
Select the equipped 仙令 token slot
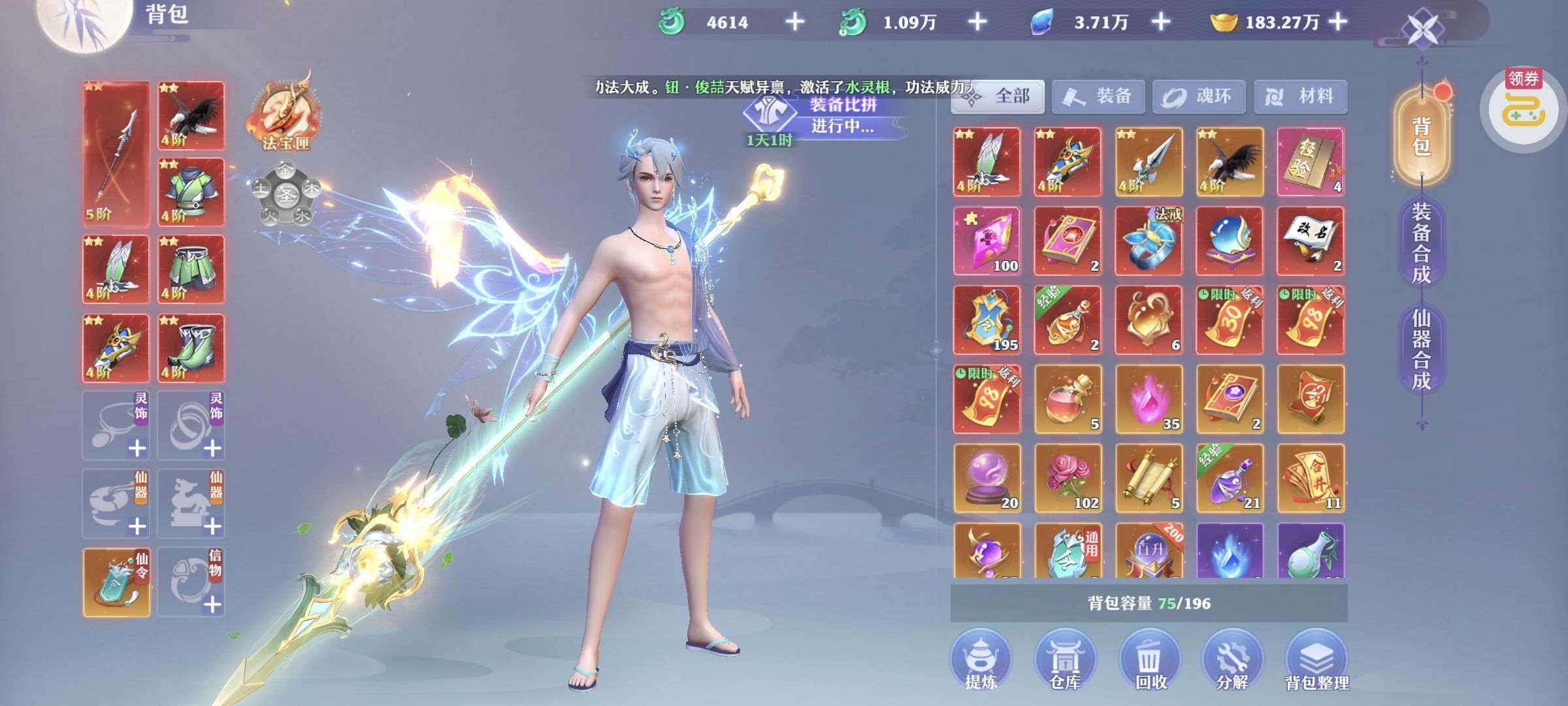[x=116, y=582]
